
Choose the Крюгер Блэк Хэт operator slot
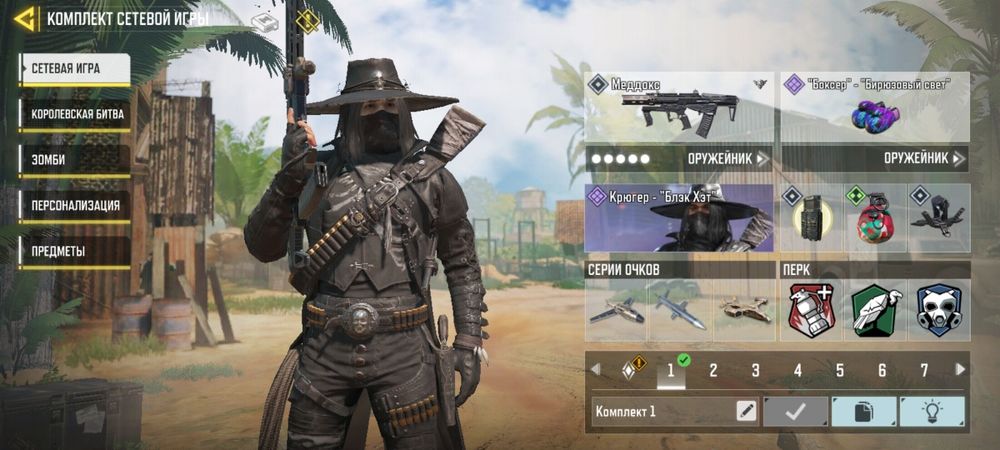tap(679, 218)
